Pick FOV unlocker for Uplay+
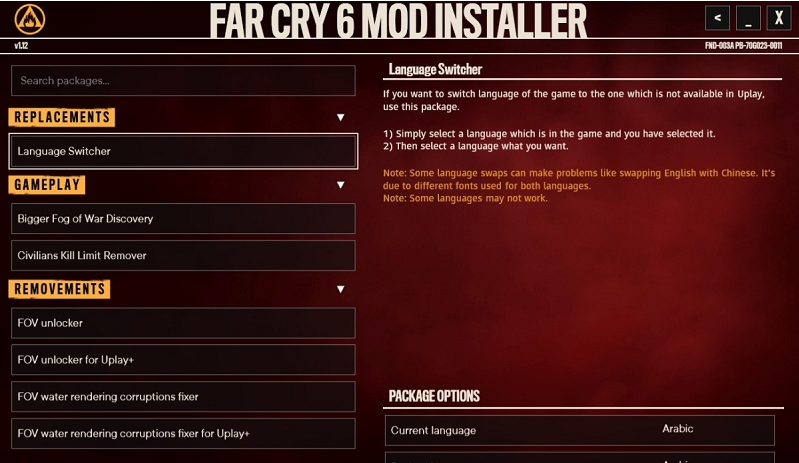 (x=183, y=359)
